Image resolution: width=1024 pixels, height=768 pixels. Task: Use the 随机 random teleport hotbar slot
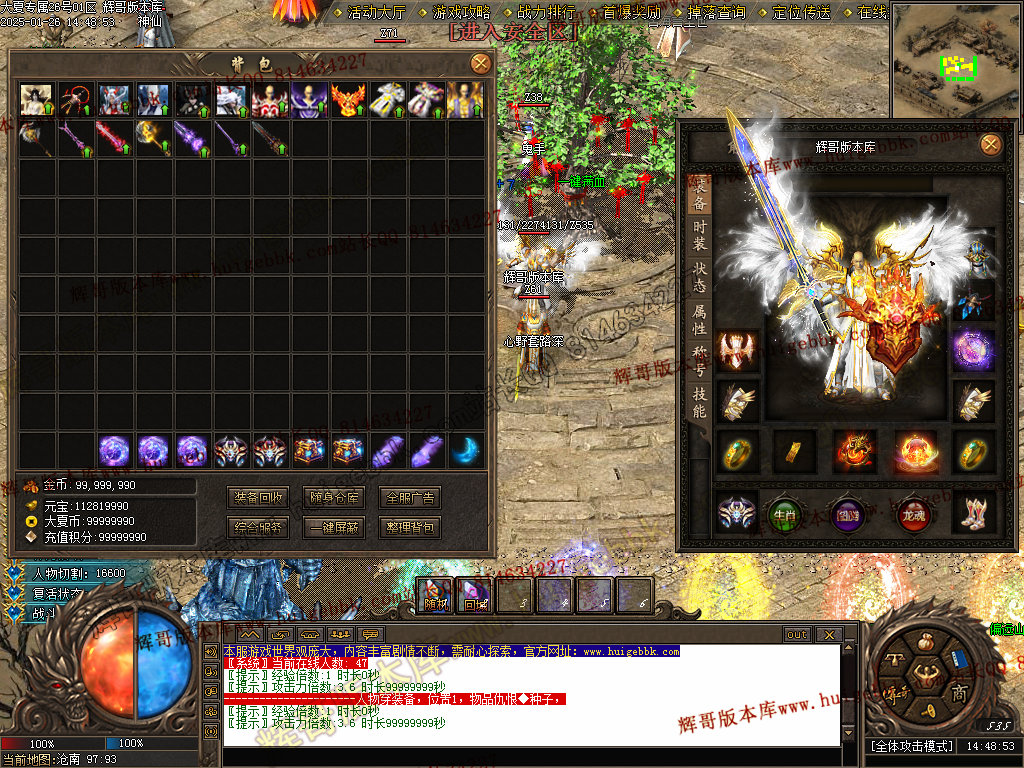435,596
